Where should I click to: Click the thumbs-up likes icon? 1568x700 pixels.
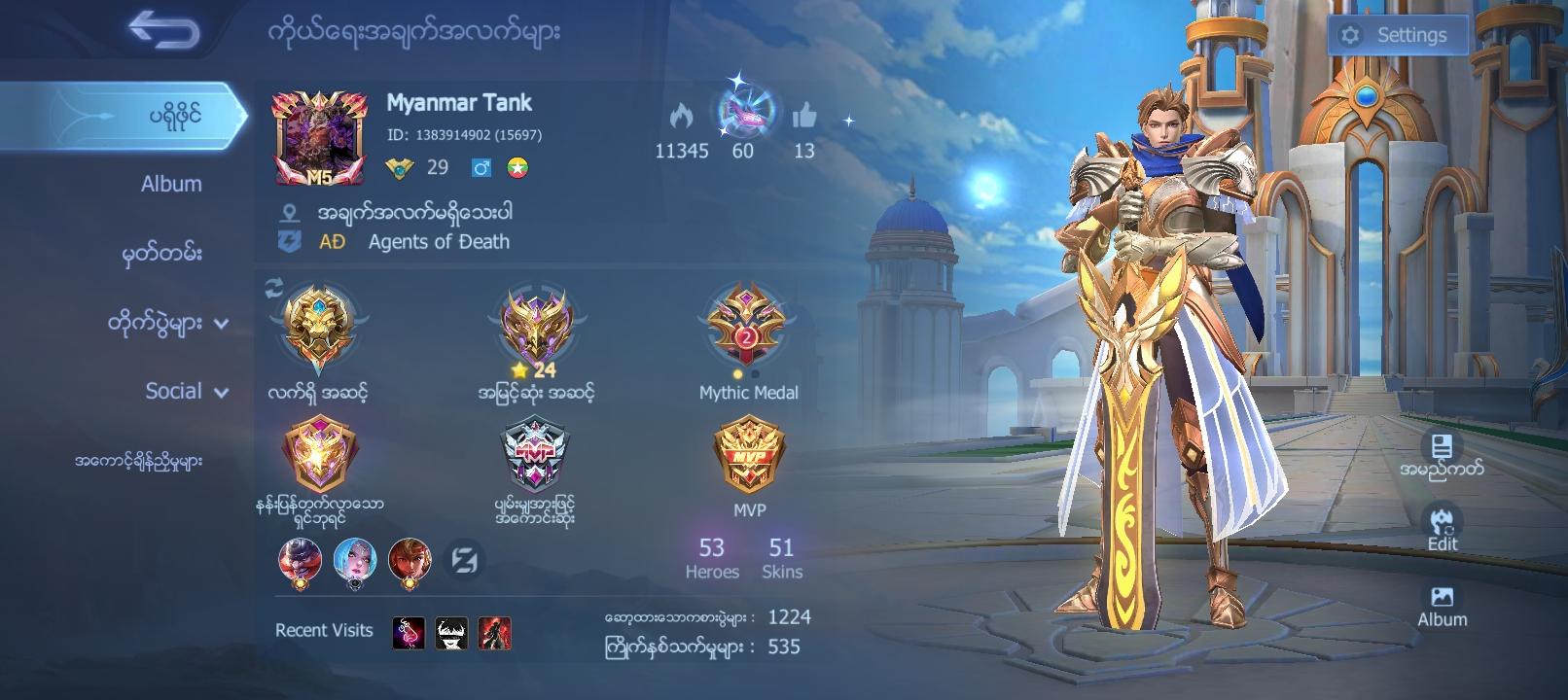[803, 115]
